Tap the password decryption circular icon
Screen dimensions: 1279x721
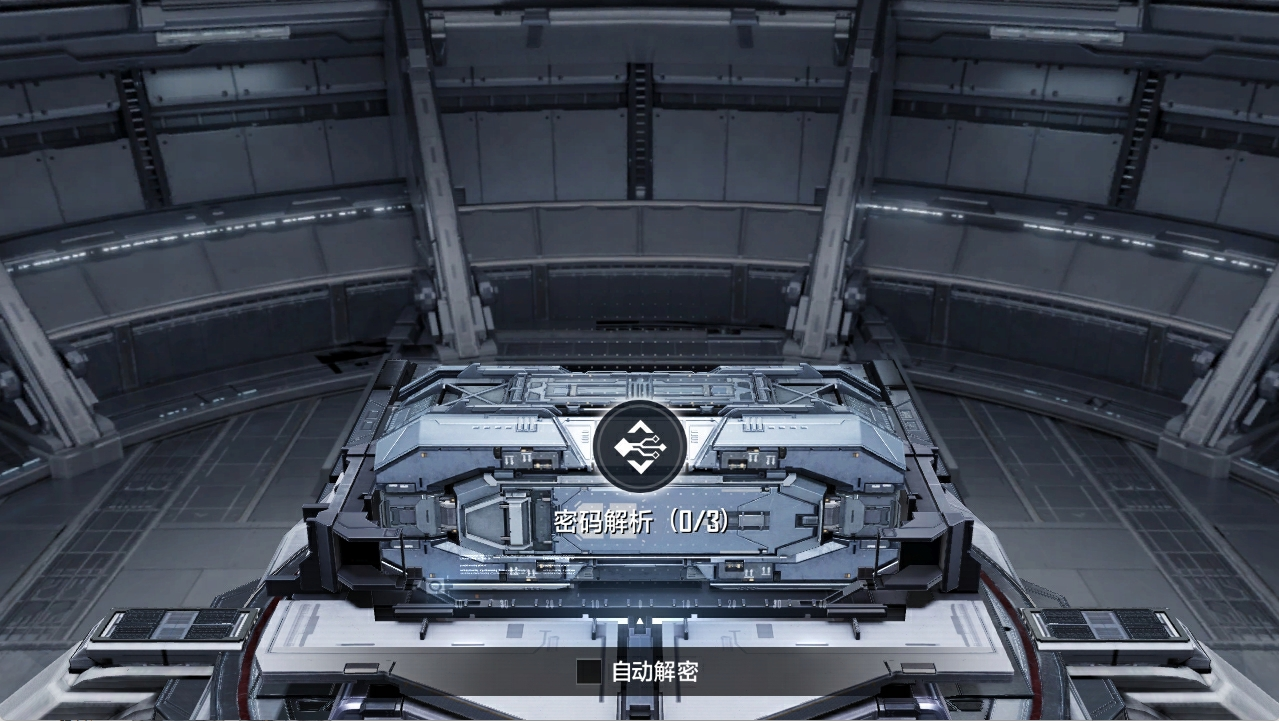pos(639,446)
